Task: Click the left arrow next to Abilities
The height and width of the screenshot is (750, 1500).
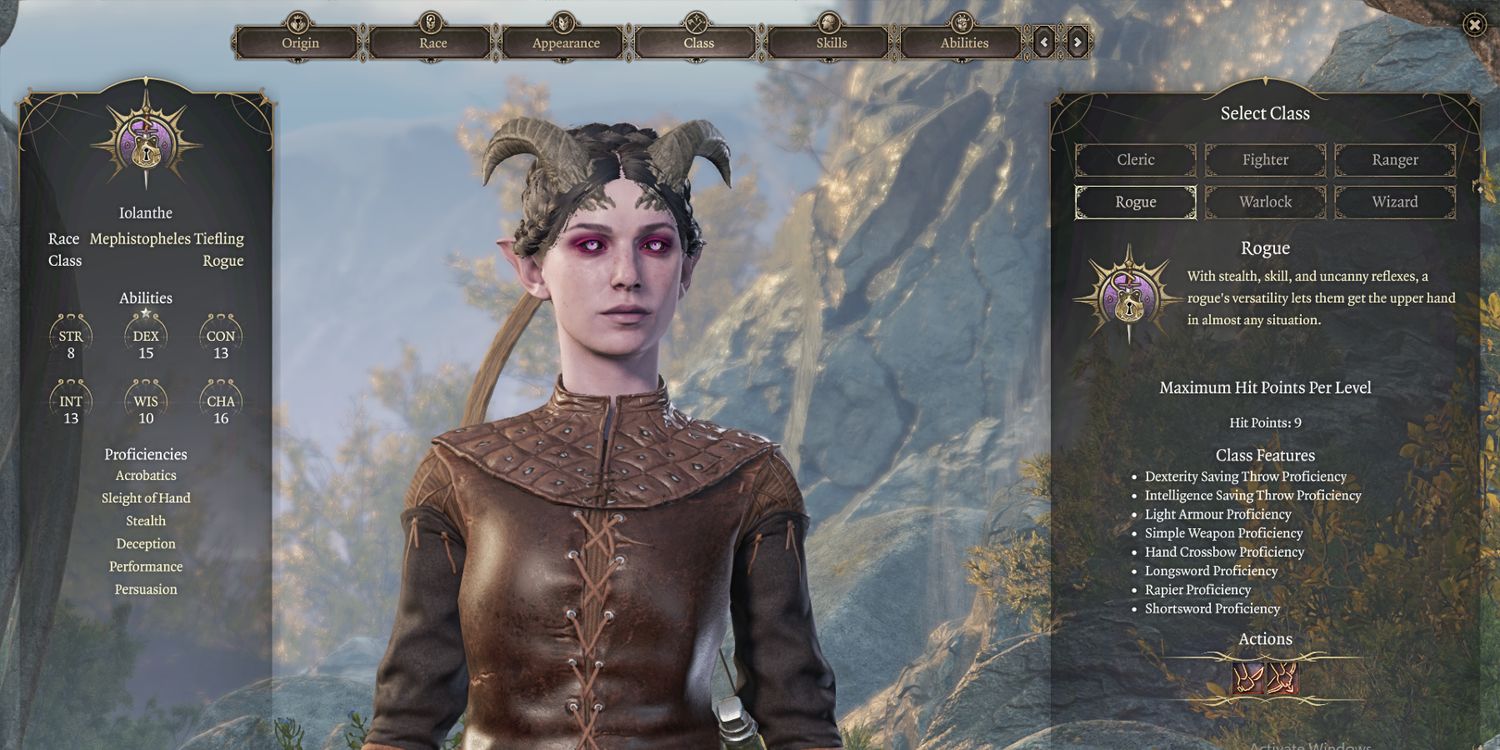Action: [1045, 42]
